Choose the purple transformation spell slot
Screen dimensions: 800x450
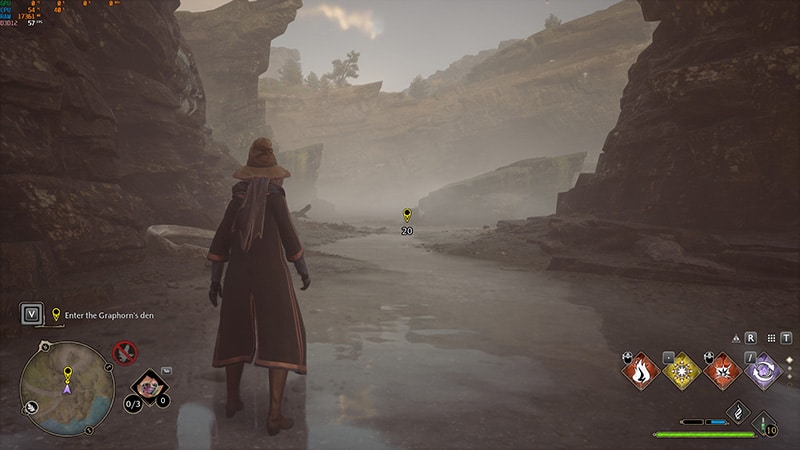[764, 371]
